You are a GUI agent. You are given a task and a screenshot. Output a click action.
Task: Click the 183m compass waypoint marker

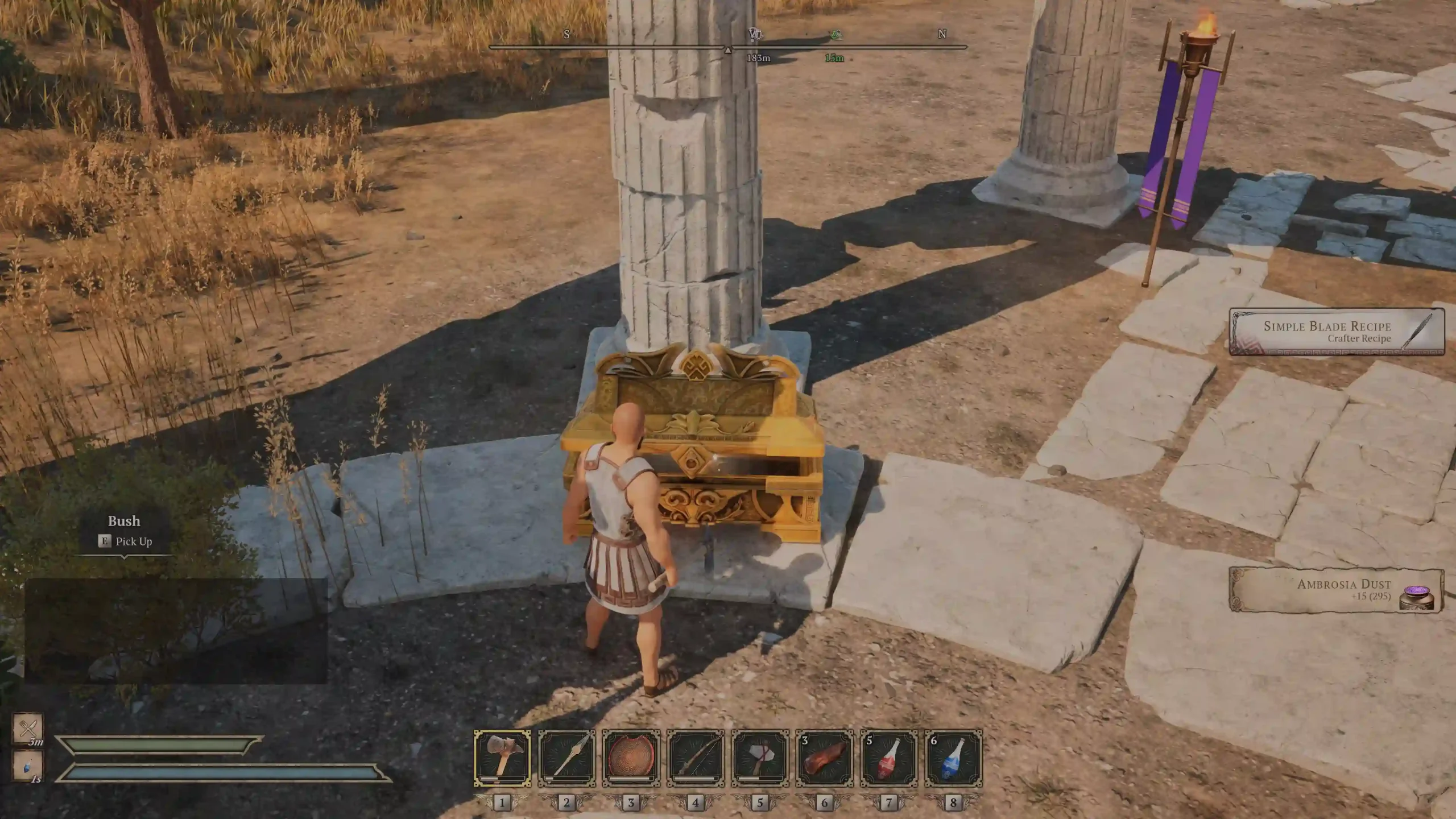point(755,35)
